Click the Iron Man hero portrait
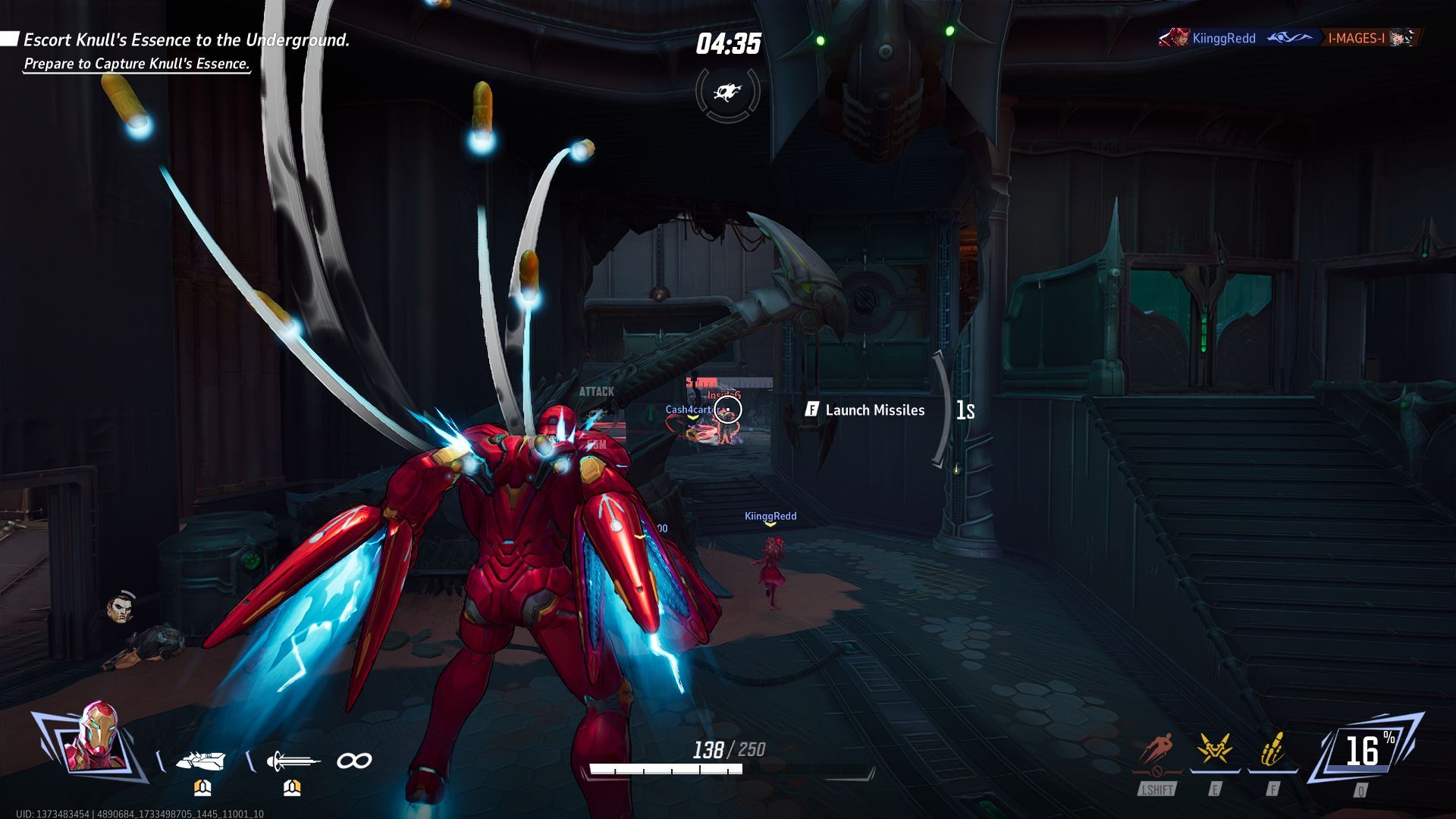 pos(93,739)
